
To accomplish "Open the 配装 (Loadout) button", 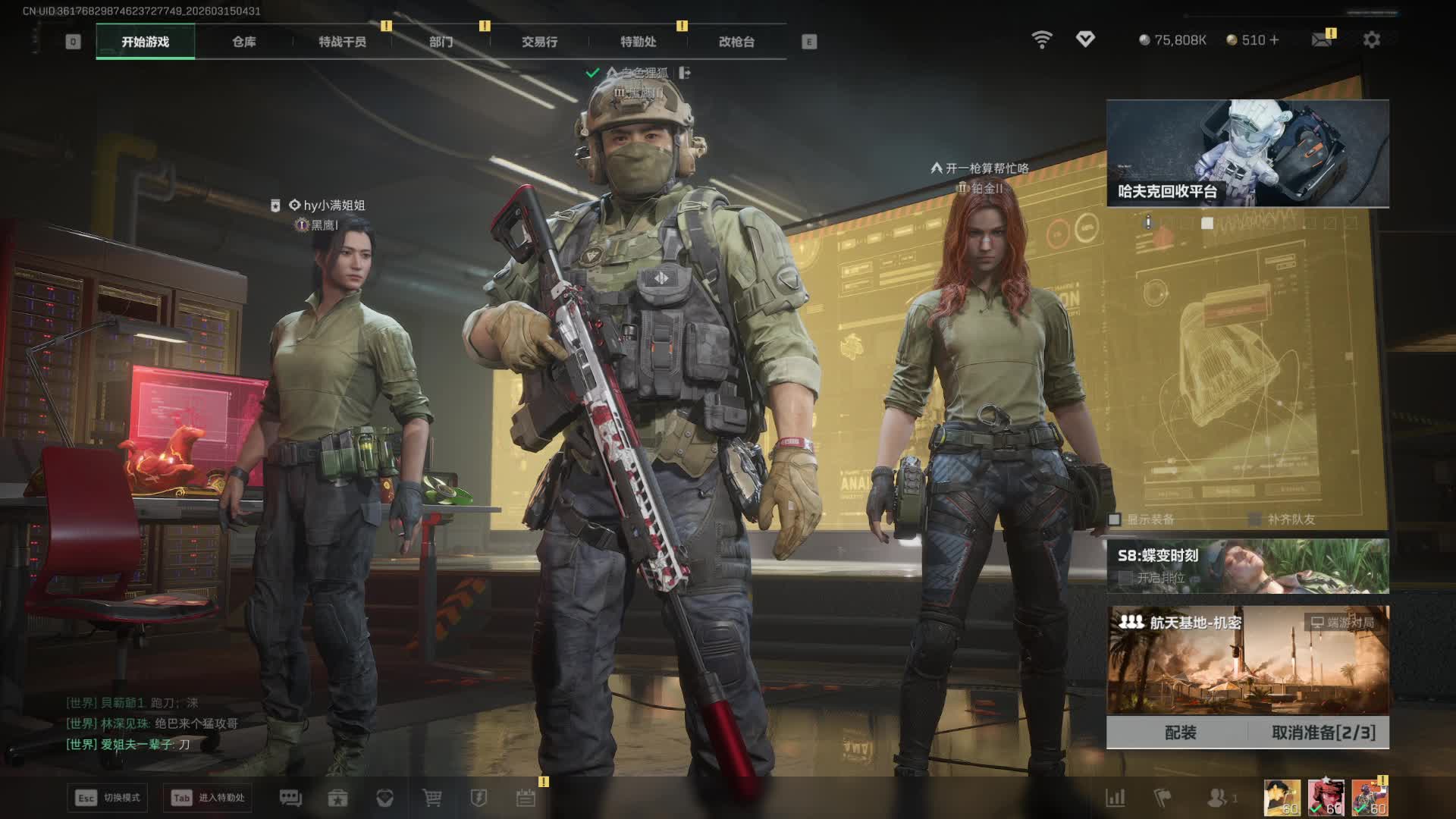I will 1180,733.
